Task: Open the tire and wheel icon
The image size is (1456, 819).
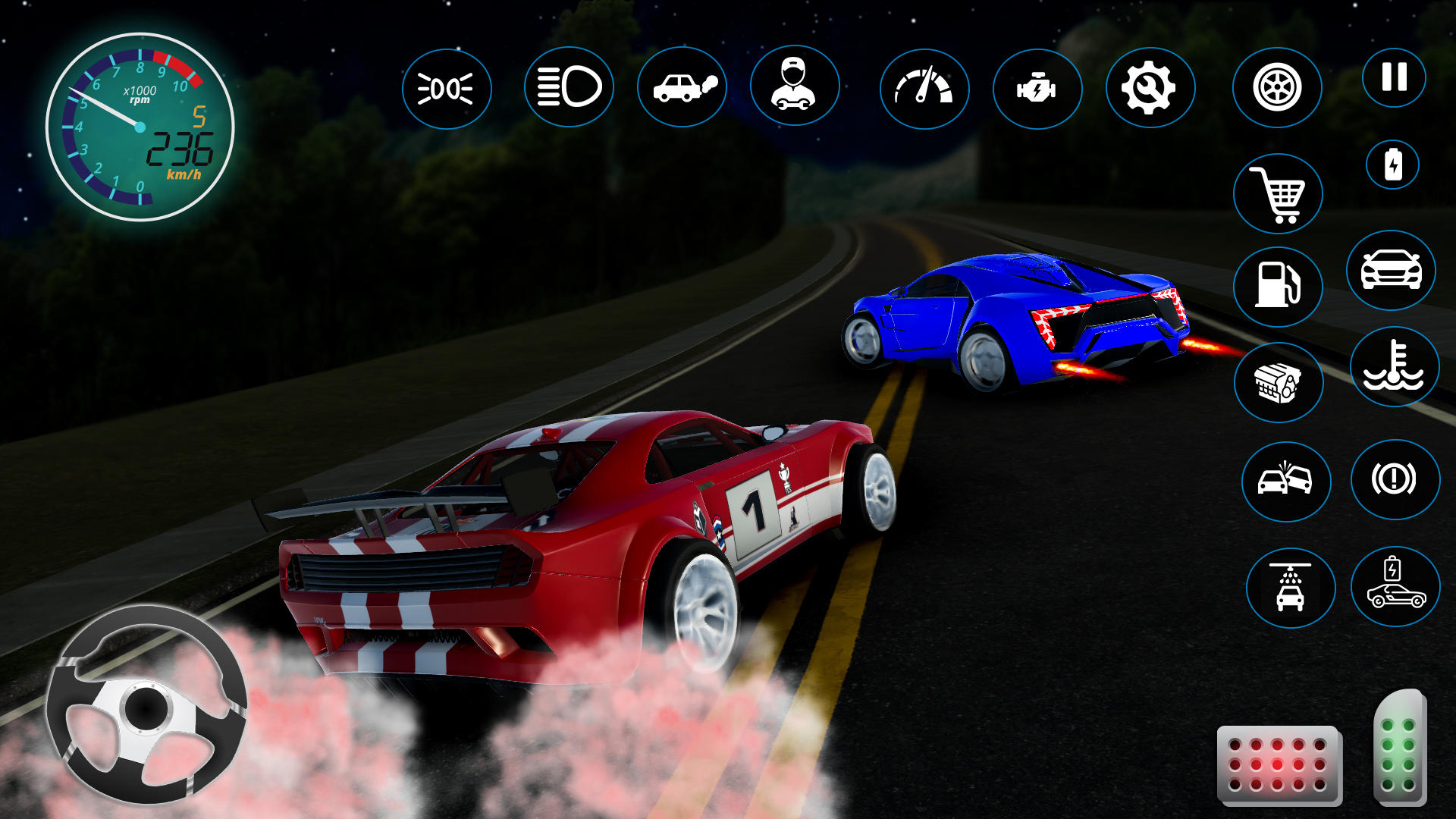Action: click(1278, 87)
